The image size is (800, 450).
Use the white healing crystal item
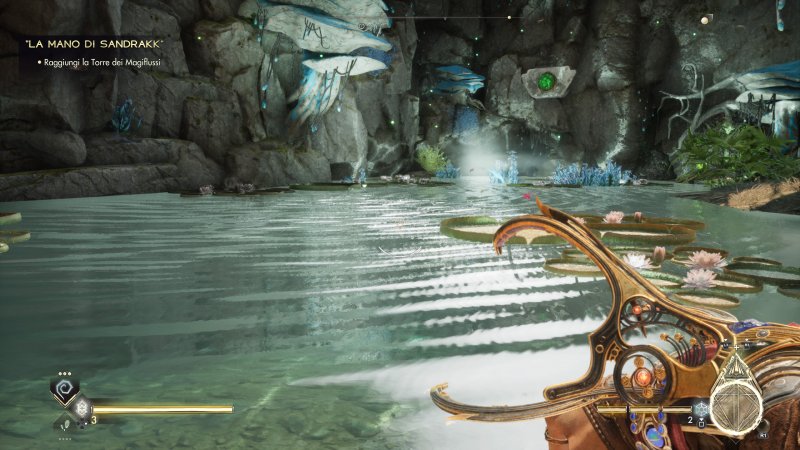(82, 408)
